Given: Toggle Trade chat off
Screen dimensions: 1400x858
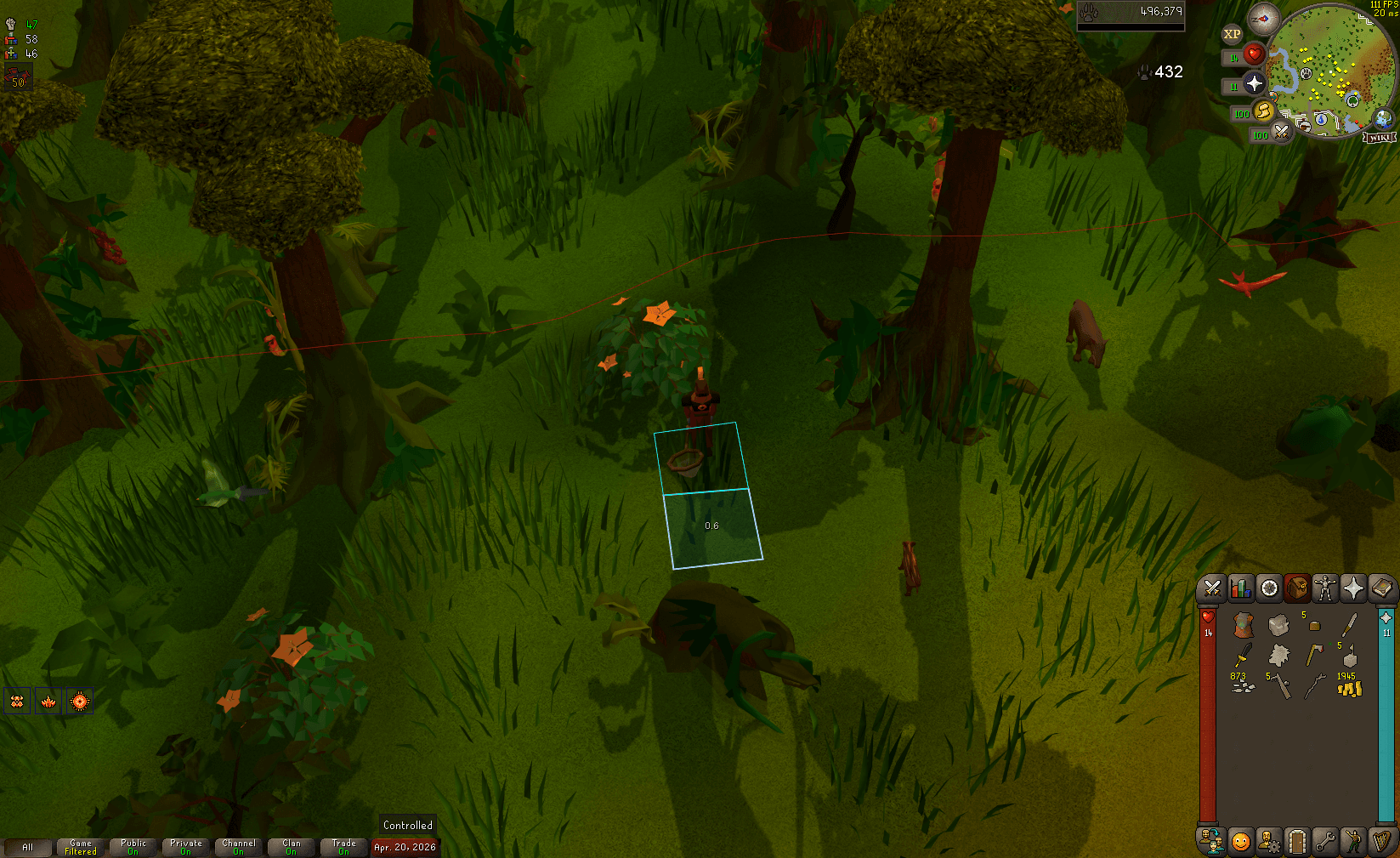Looking at the screenshot, I should pyautogui.click(x=344, y=846).
